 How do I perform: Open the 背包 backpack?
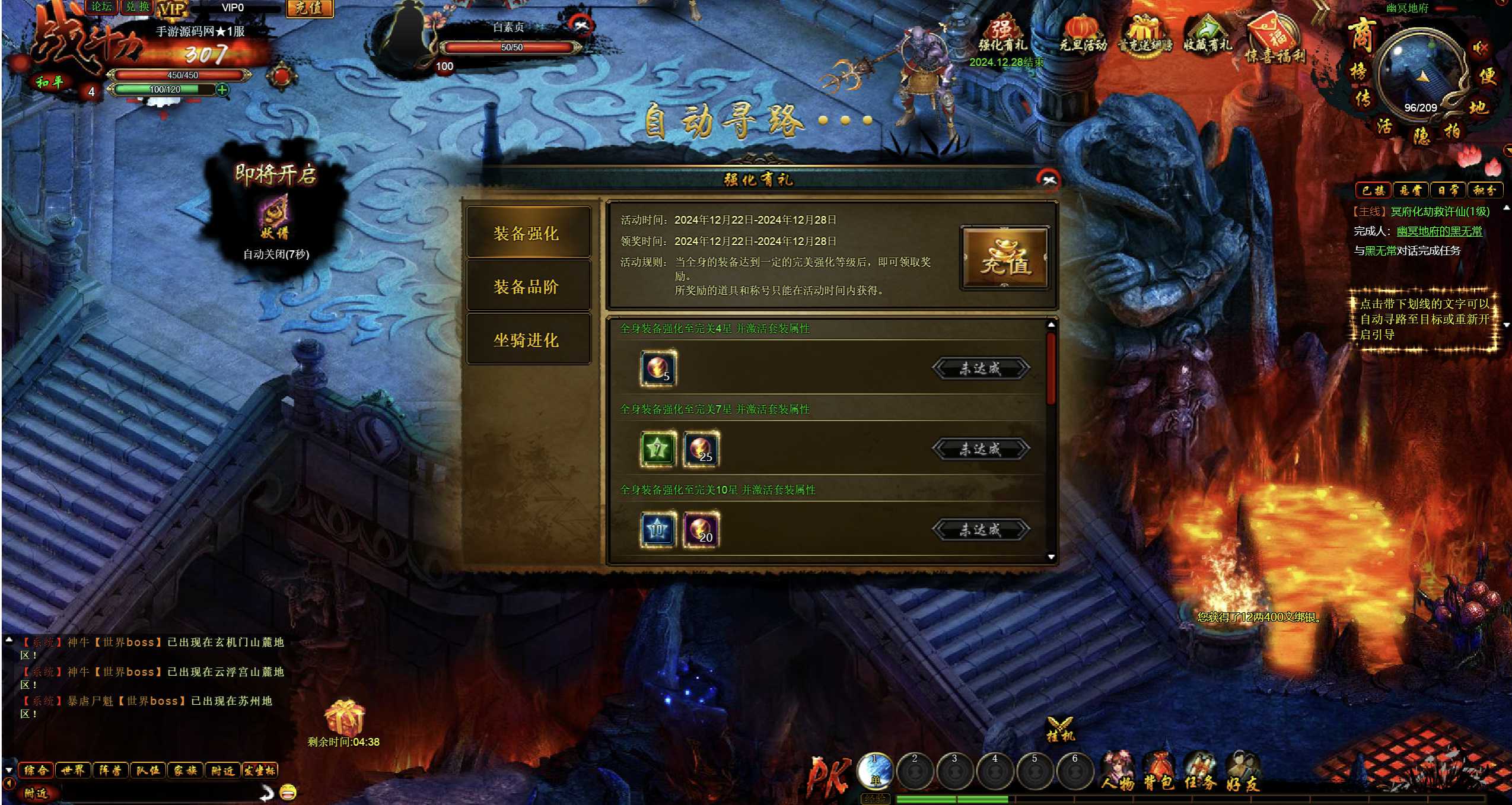click(x=1158, y=772)
